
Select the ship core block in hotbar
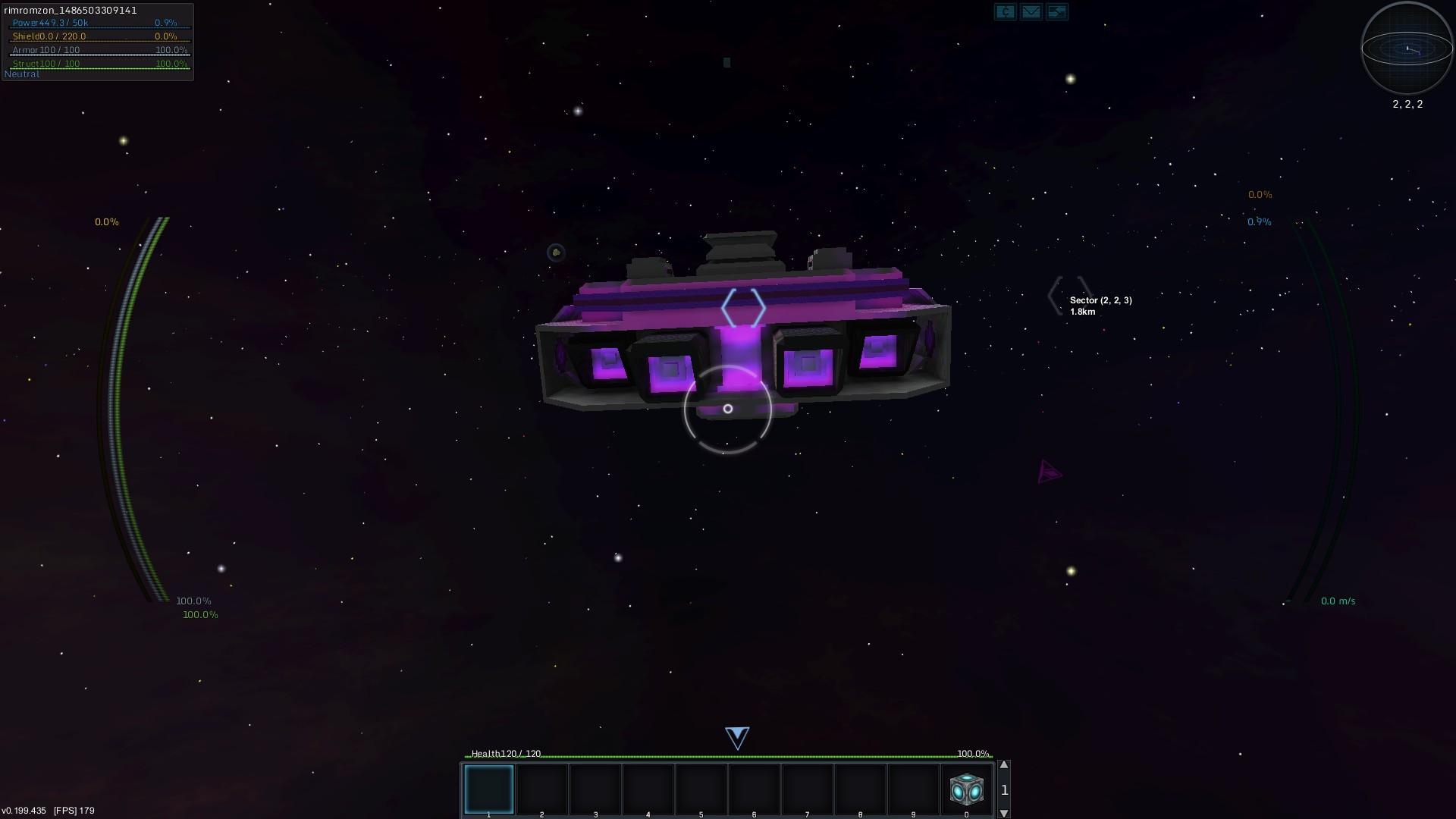[x=966, y=789]
